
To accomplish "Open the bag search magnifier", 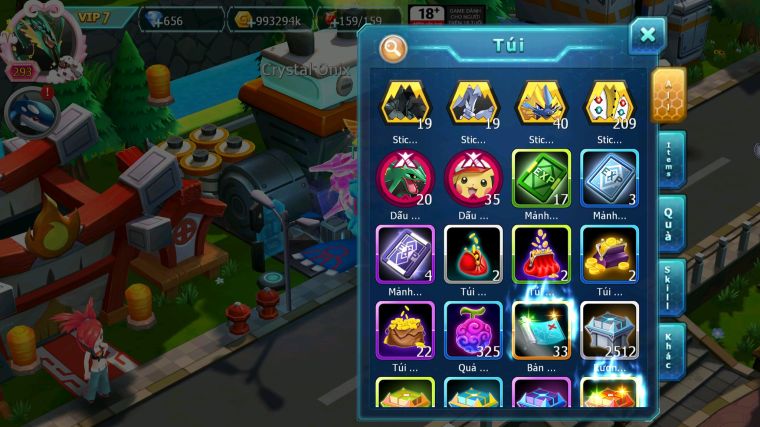I will [393, 46].
